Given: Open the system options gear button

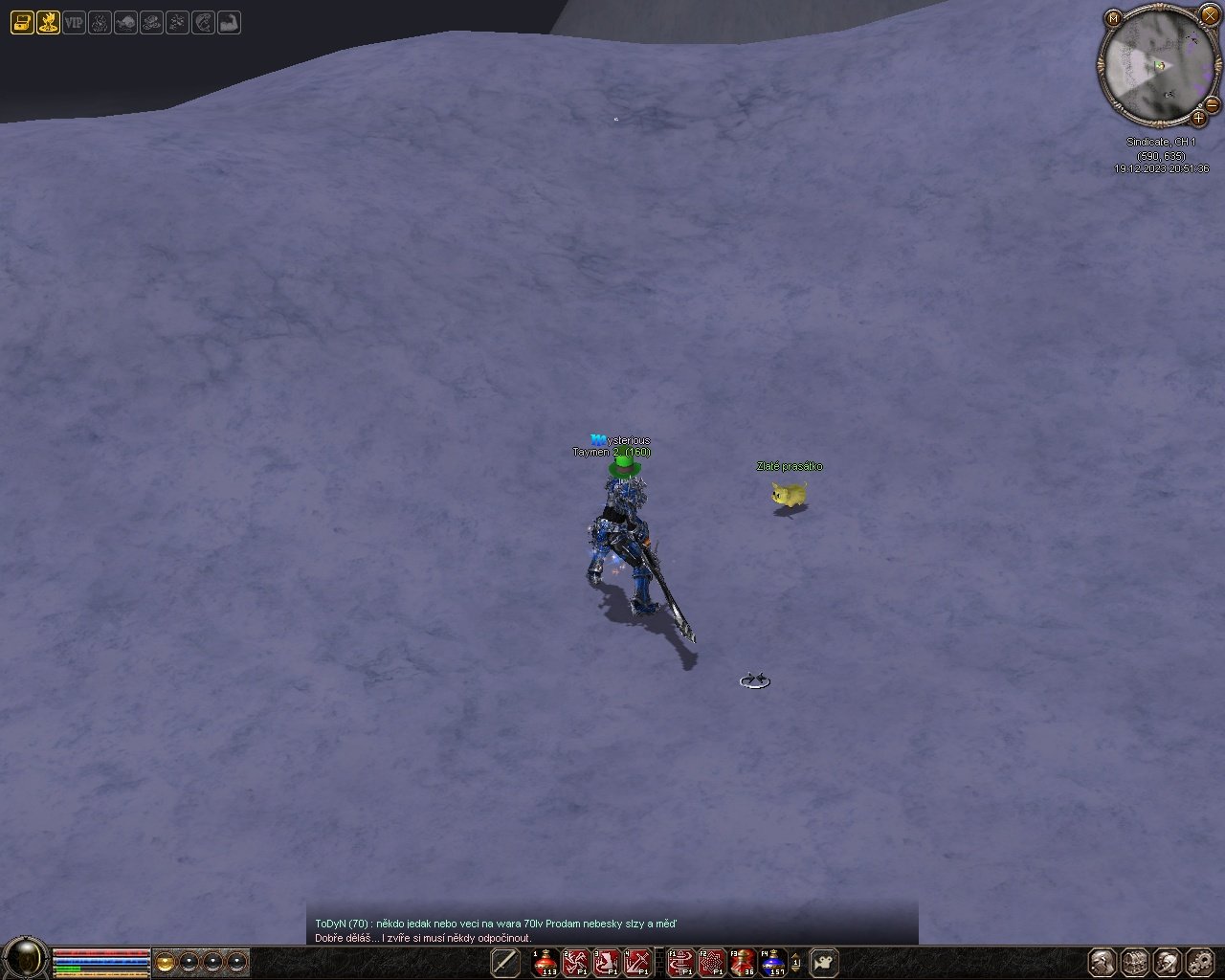Looking at the screenshot, I should (x=1199, y=962).
